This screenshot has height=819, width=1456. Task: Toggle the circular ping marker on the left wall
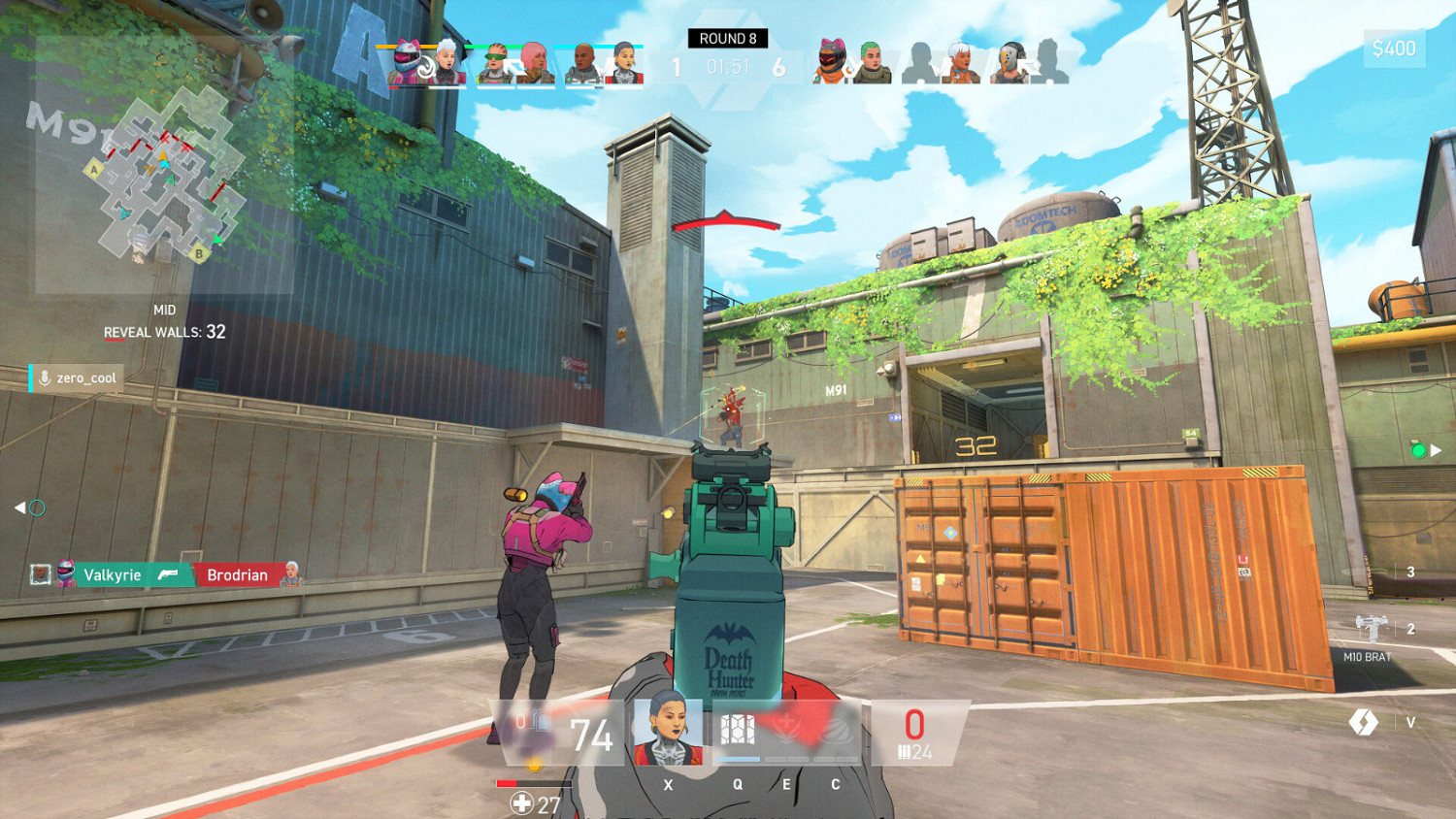[x=39, y=506]
